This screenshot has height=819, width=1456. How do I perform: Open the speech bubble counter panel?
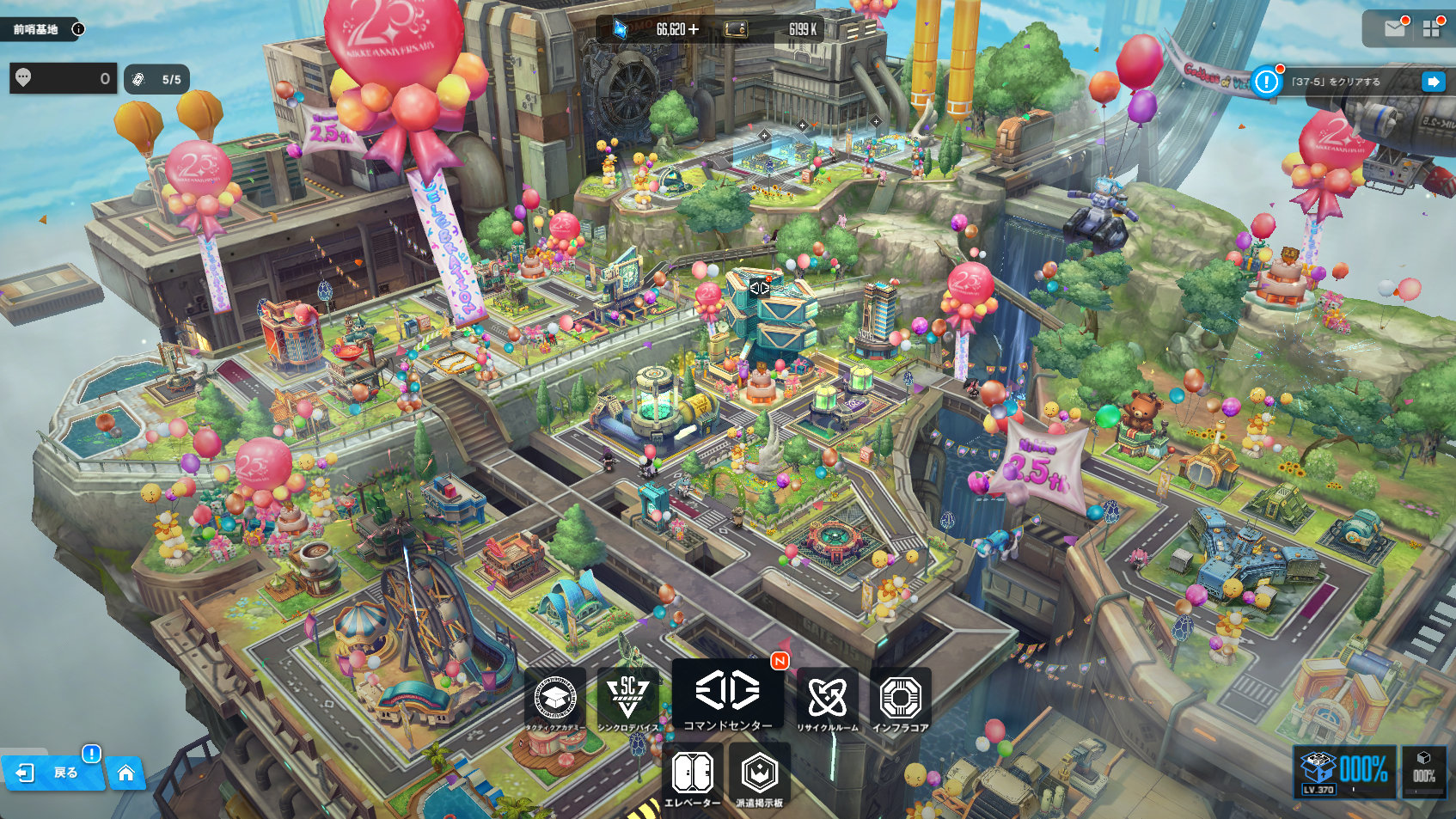[x=64, y=79]
